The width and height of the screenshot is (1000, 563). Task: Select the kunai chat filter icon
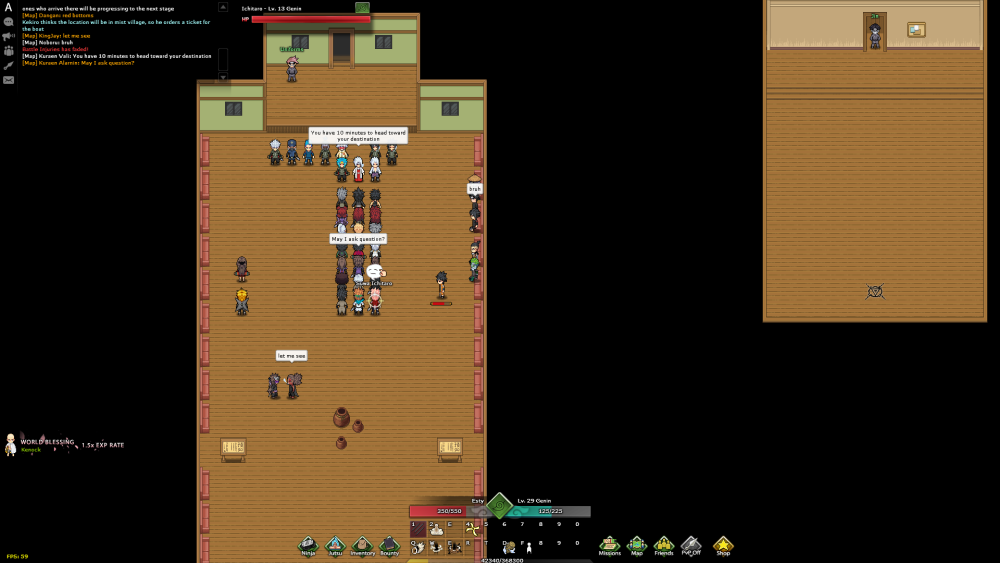coord(9,65)
